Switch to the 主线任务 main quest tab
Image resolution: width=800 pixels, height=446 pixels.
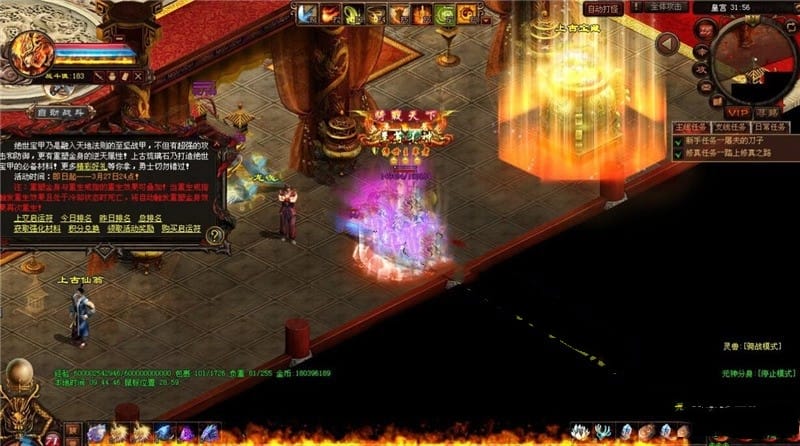[x=690, y=127]
